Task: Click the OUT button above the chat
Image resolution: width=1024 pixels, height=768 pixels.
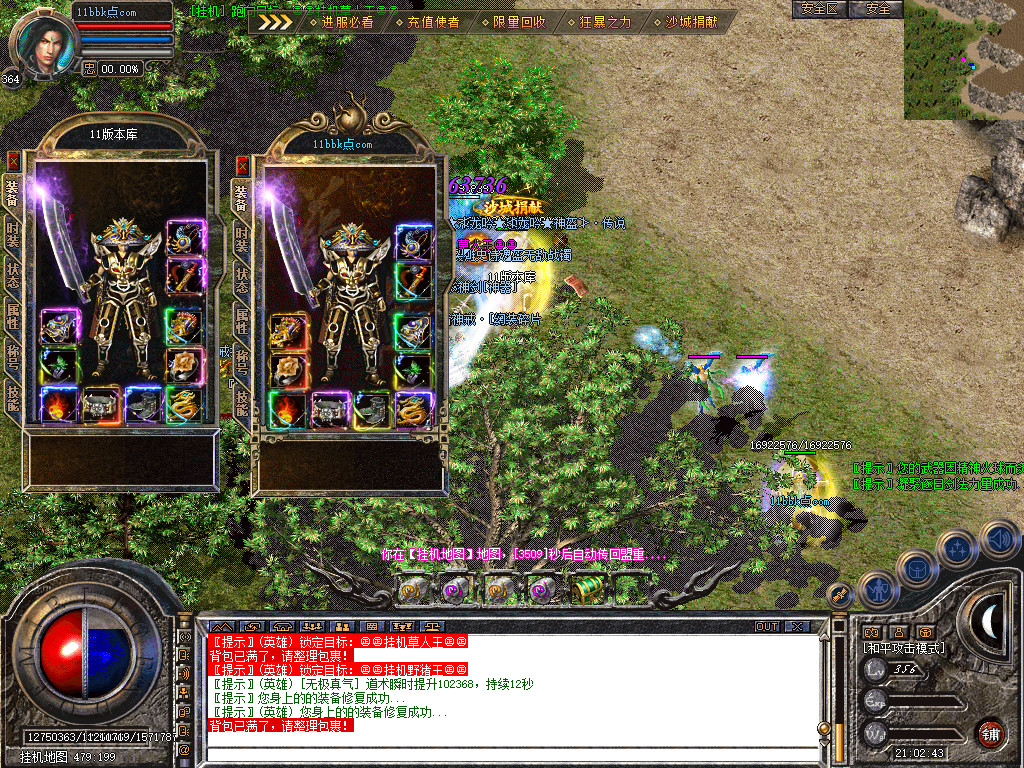Action: pos(767,626)
